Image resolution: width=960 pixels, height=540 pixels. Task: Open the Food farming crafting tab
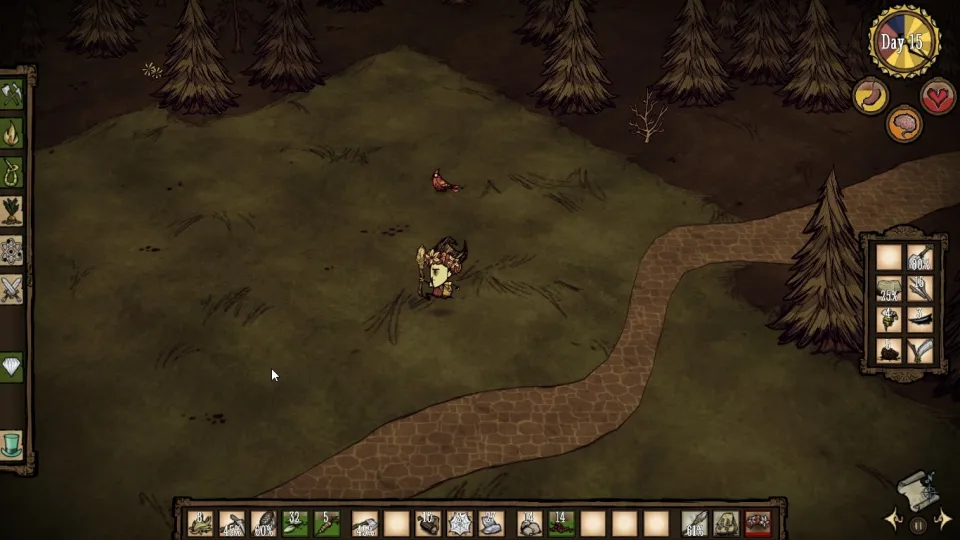[12, 211]
